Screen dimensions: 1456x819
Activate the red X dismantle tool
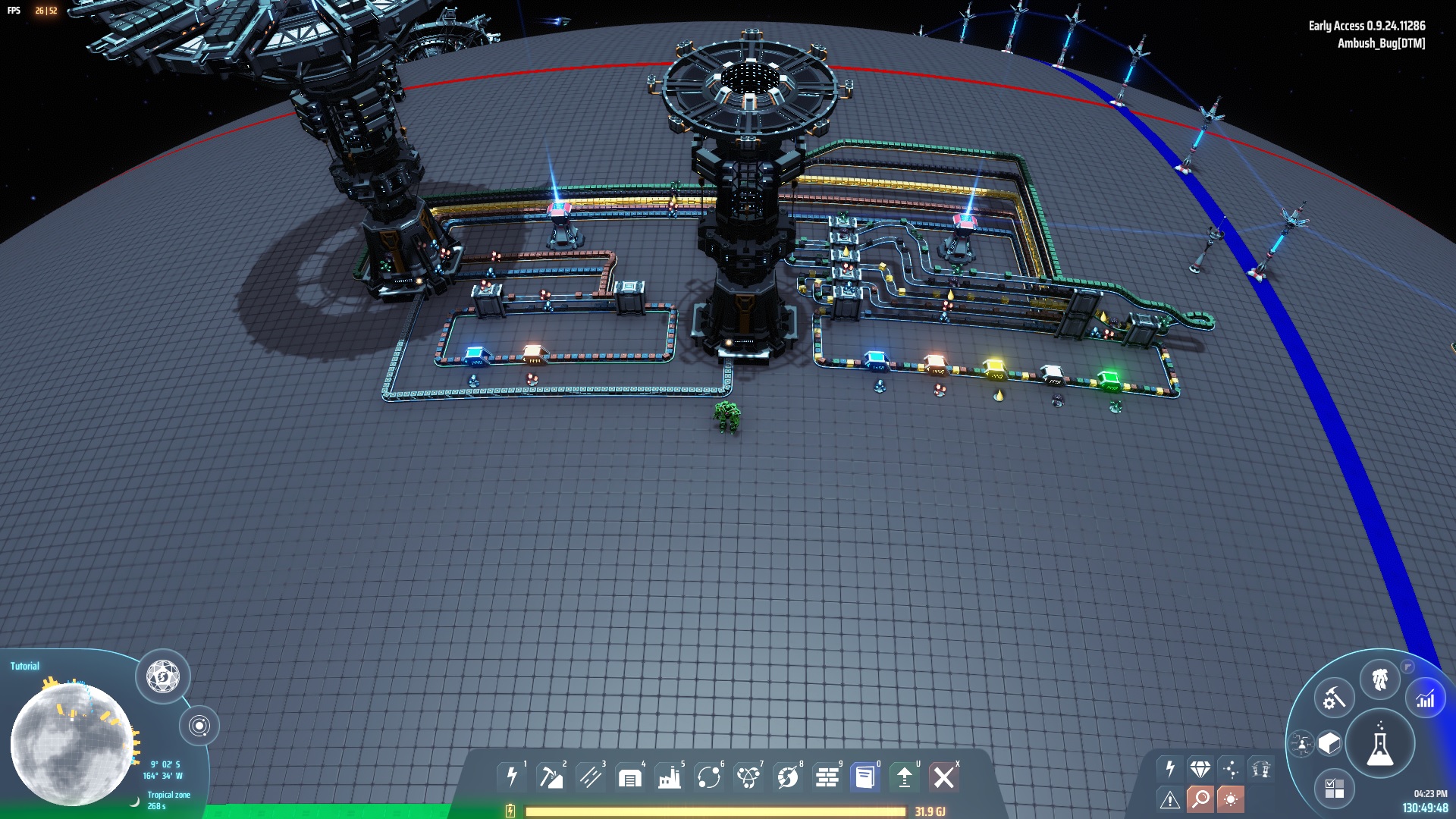944,777
